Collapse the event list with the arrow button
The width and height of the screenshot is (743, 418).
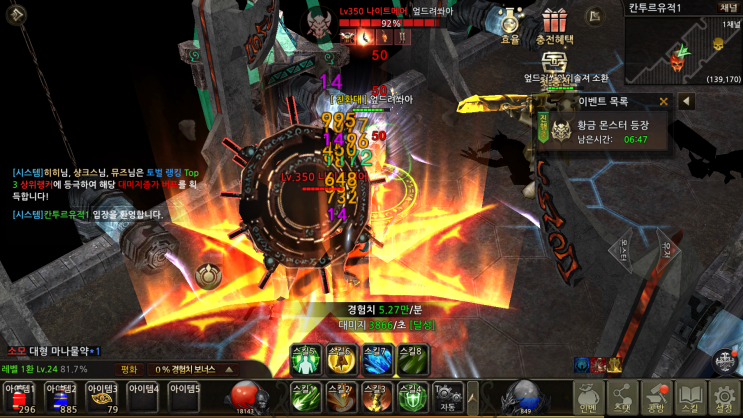pyautogui.click(x=686, y=101)
